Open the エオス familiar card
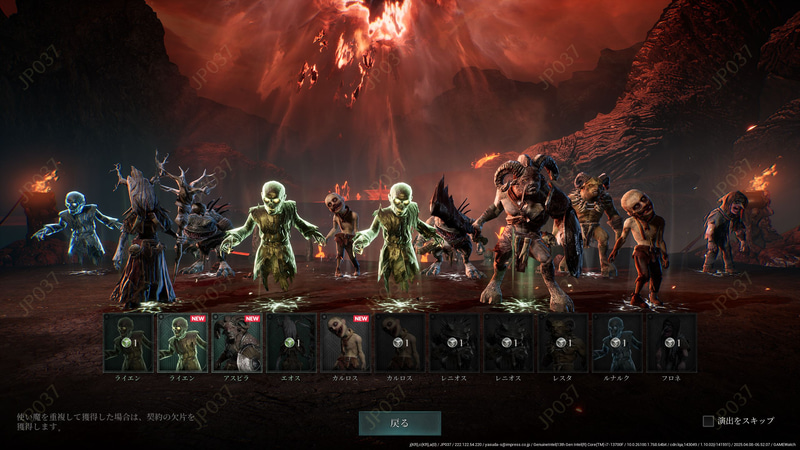 pos(291,343)
